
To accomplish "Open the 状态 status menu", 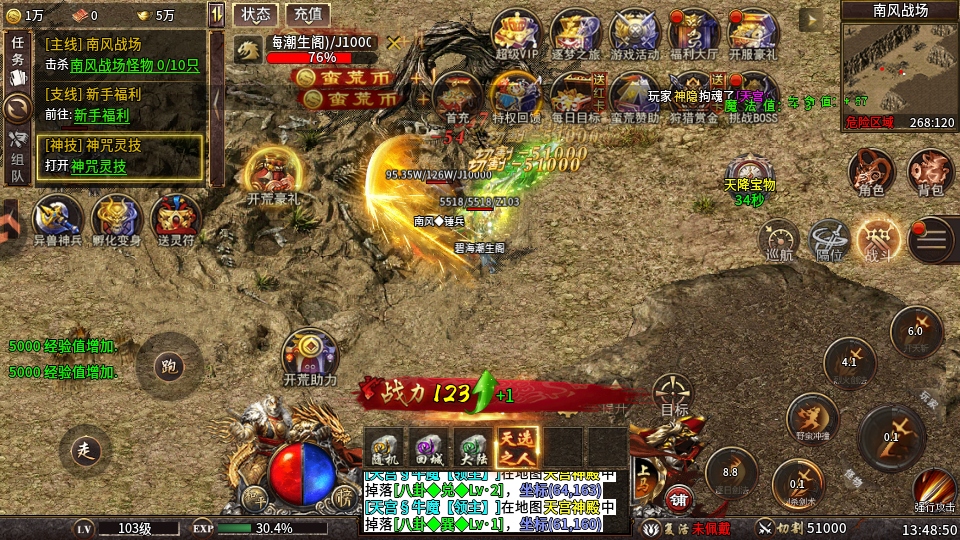I will (x=256, y=15).
